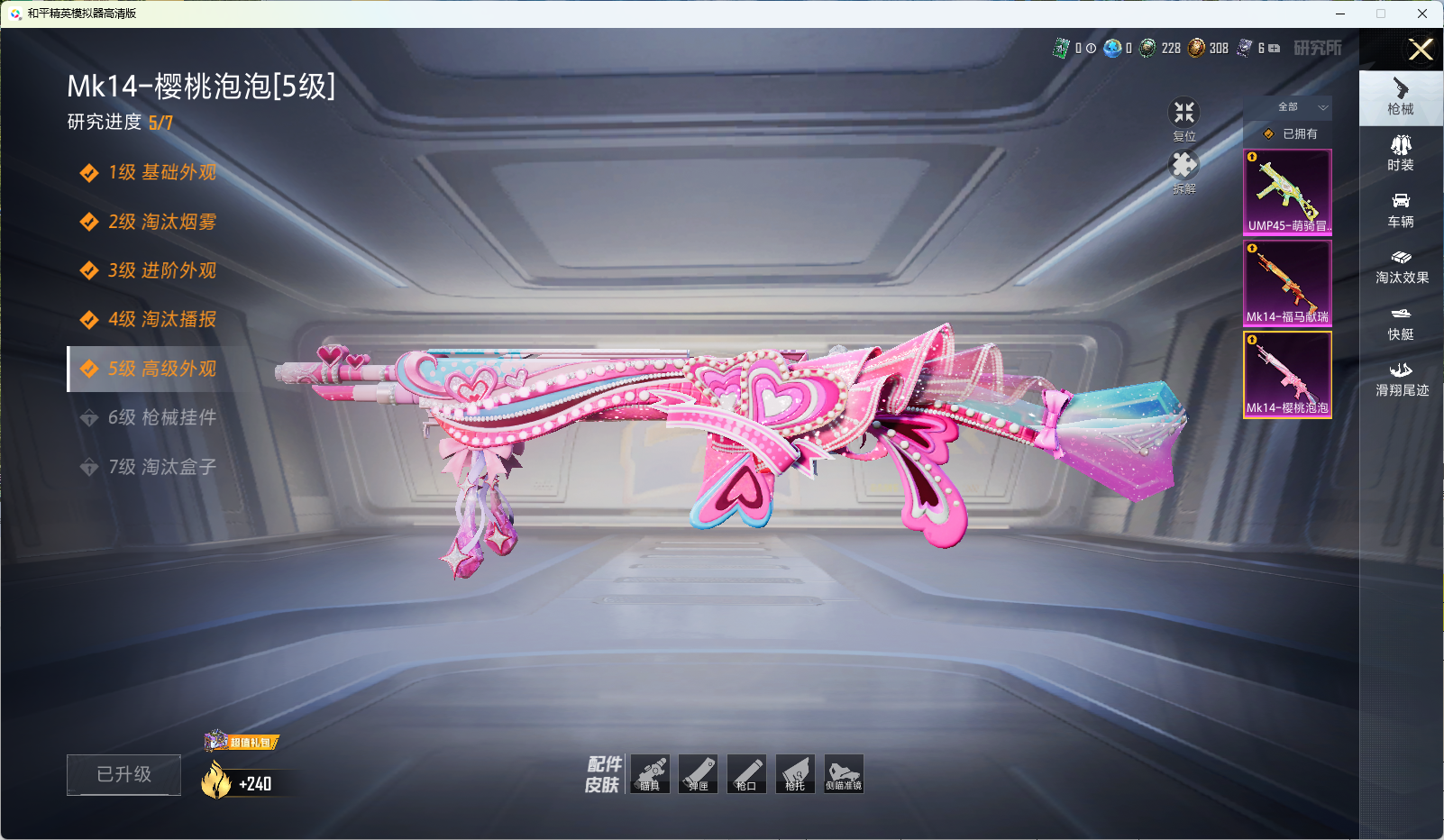Open the 滑翔尾迹 glide trail tab
Image resolution: width=1444 pixels, height=840 pixels.
[1401, 379]
